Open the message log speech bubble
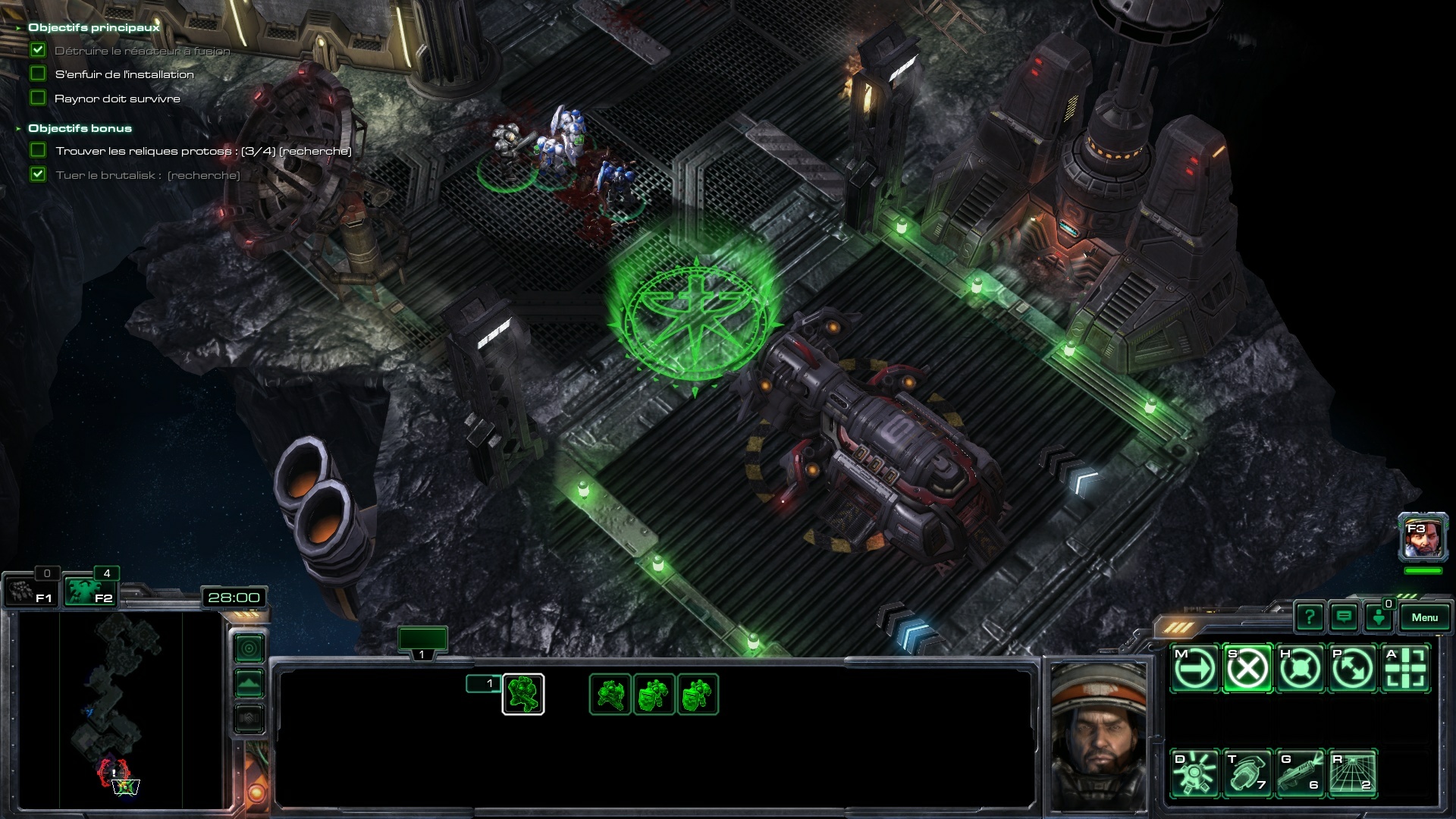The height and width of the screenshot is (819, 1456). (1344, 617)
